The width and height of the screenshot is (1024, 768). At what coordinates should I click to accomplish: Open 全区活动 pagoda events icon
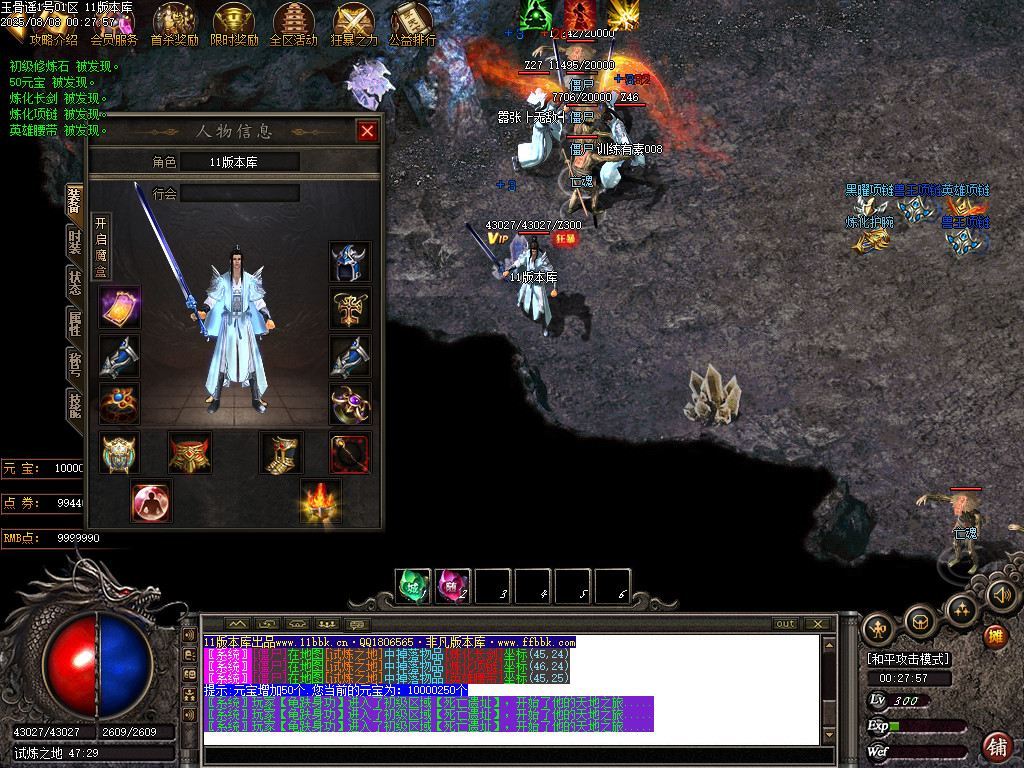coord(293,25)
